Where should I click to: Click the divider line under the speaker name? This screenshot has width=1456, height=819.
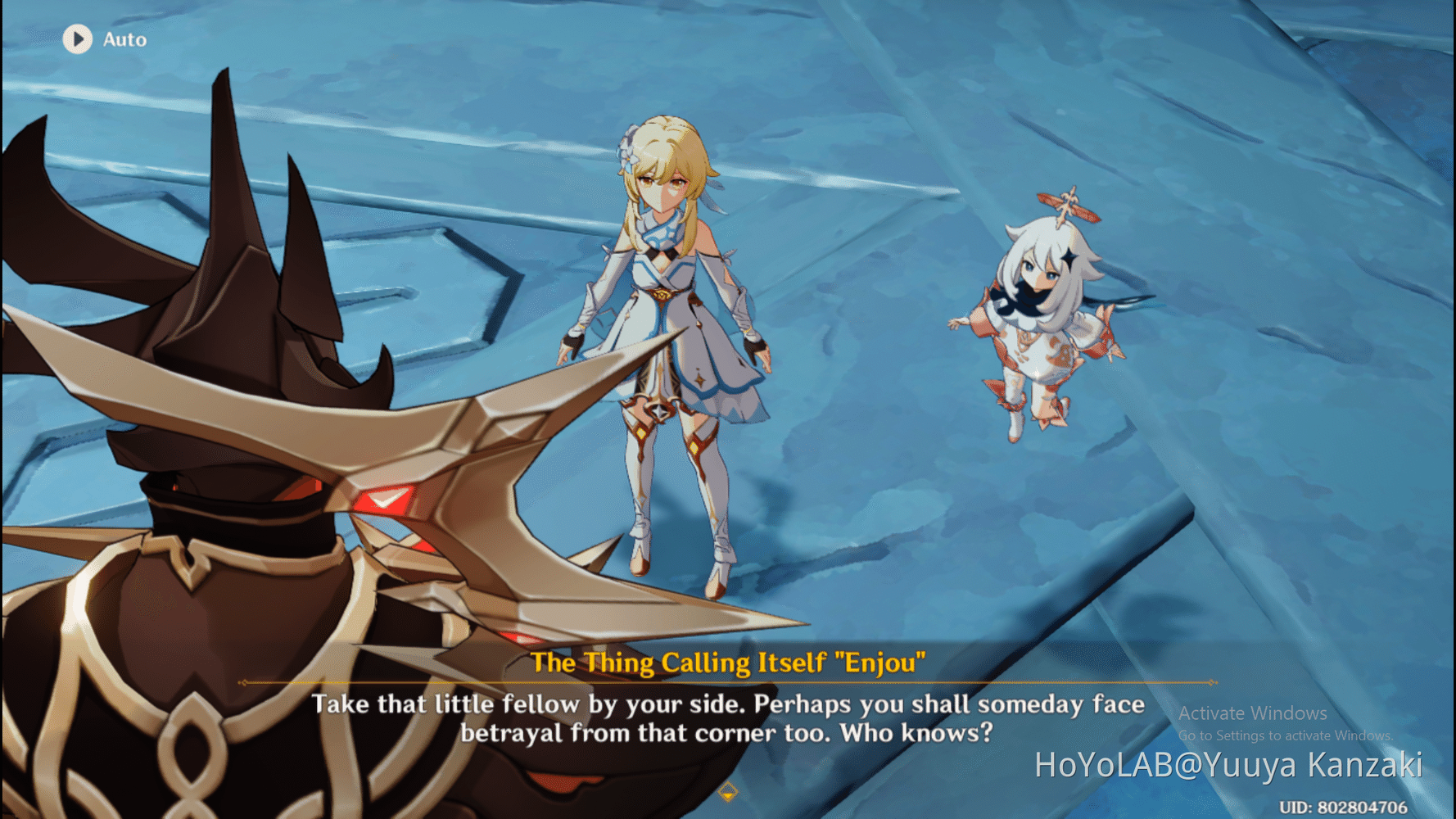coord(727,682)
